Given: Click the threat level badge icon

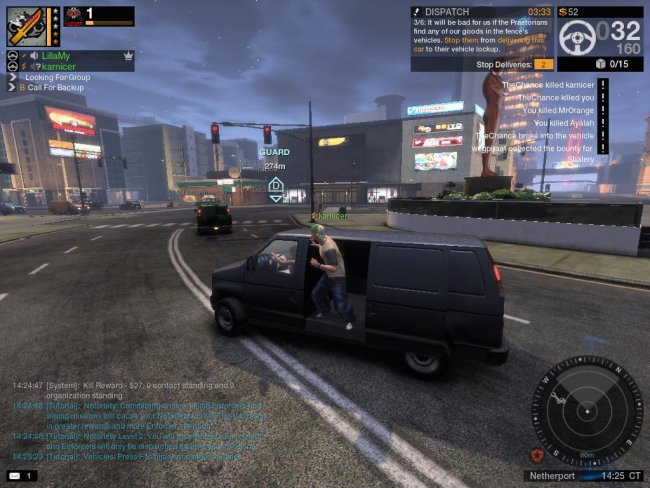Looking at the screenshot, I should click(x=72, y=17).
